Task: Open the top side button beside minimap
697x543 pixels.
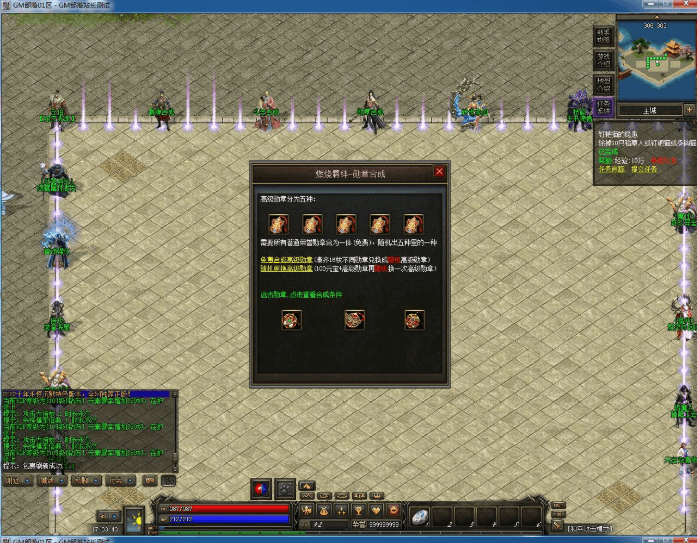Action: click(603, 33)
